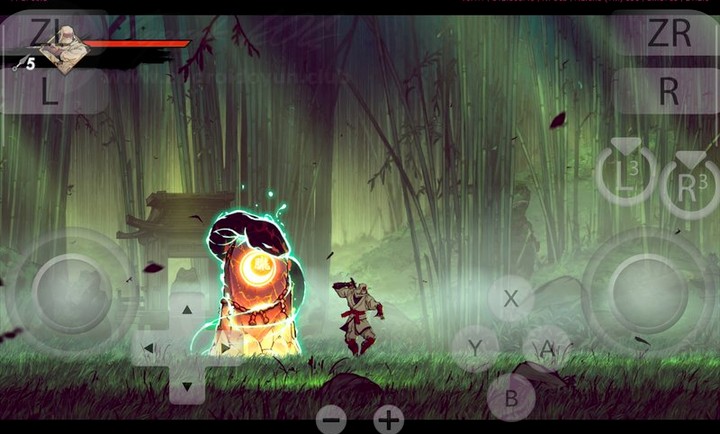Click the R3 stick button
The image size is (720, 434).
pos(690,183)
